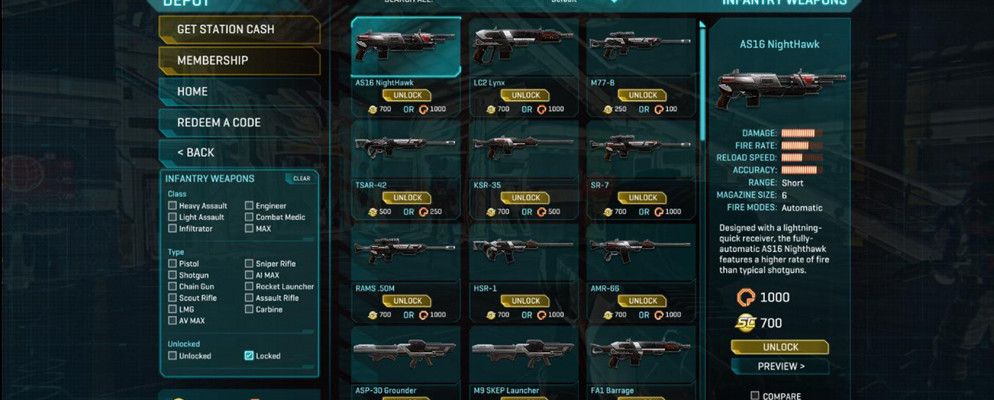
Task: Select Redeem a Code
Action: click(x=238, y=122)
